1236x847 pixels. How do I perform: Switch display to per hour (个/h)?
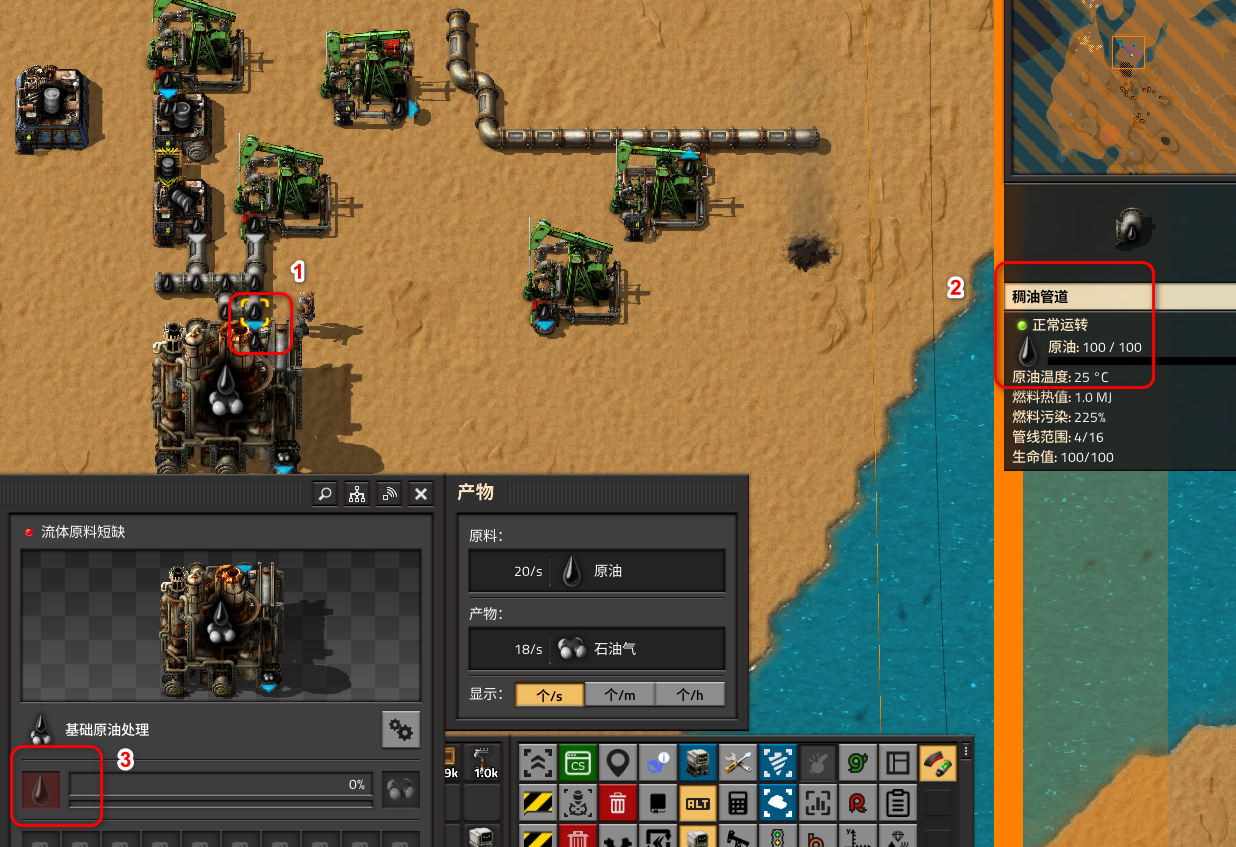pos(689,695)
